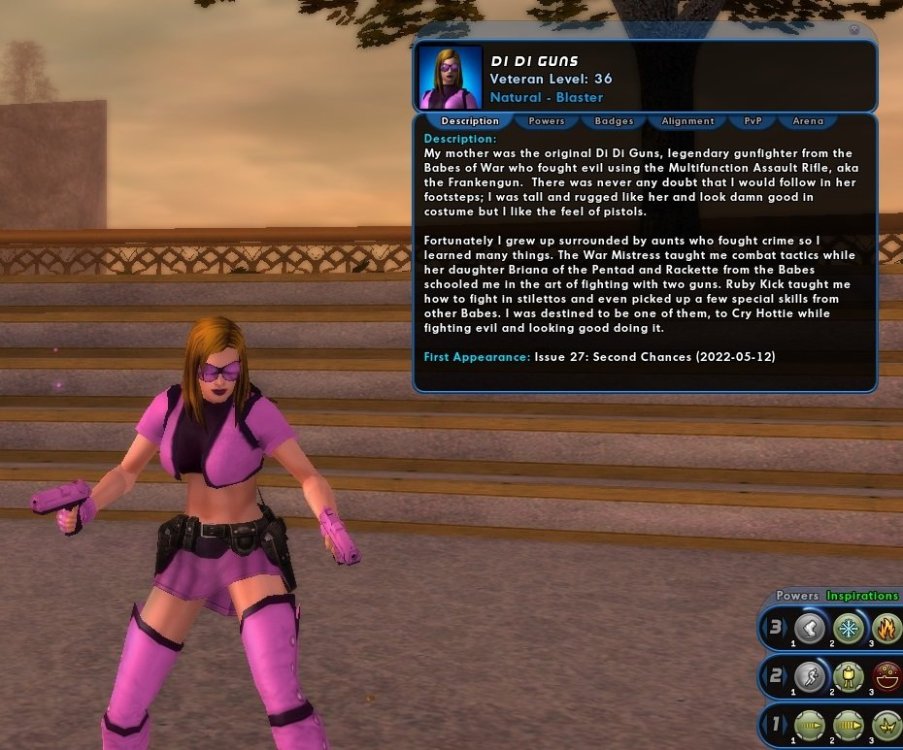Open the Inspirations tray label

(x=863, y=596)
